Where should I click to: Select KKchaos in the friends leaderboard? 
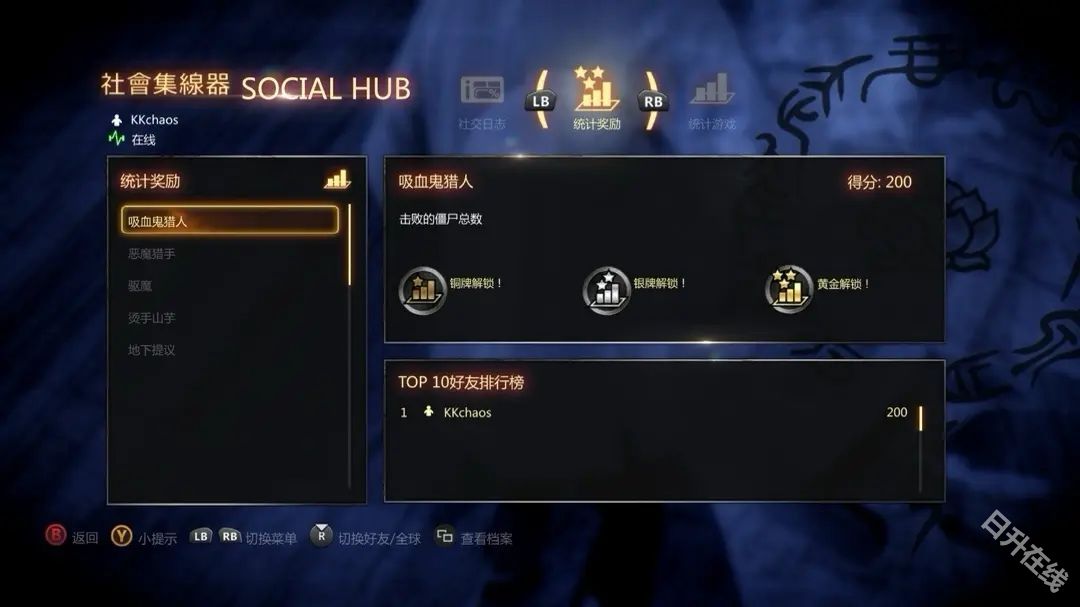click(467, 413)
